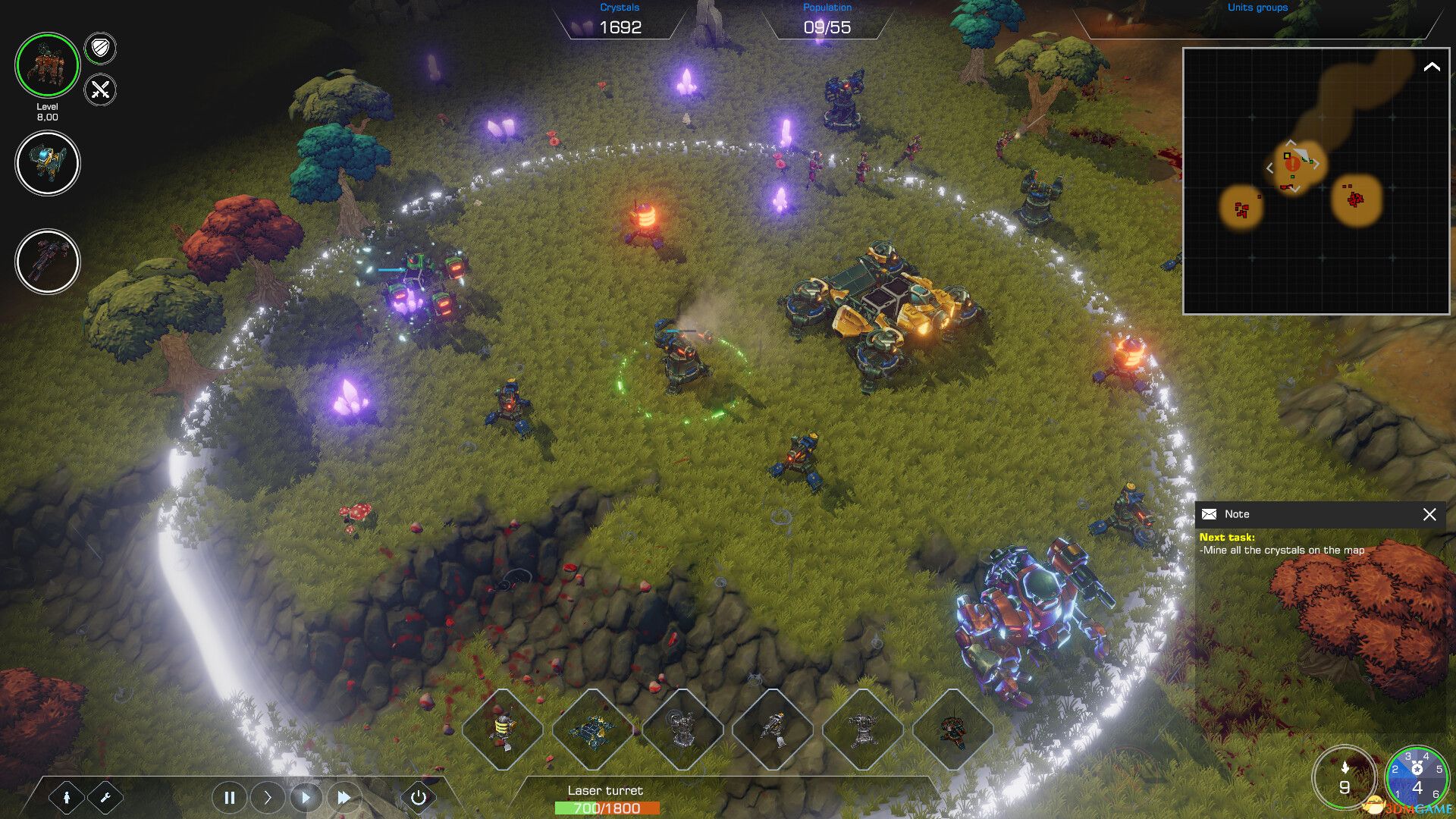The height and width of the screenshot is (819, 1456).
Task: Enable fast-forward game speed
Action: click(x=345, y=797)
